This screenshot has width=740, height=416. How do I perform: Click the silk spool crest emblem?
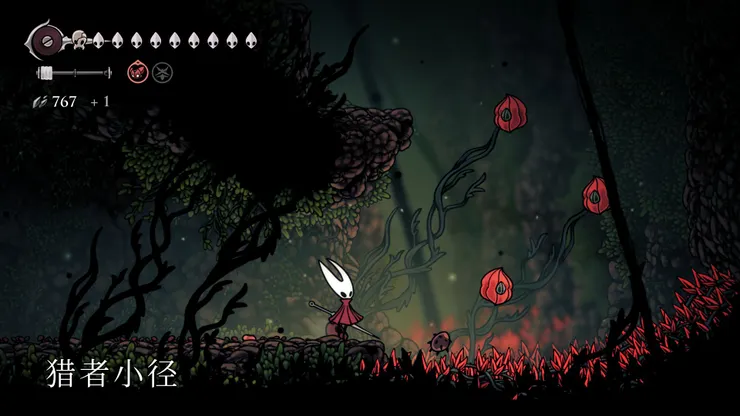[x=45, y=41]
